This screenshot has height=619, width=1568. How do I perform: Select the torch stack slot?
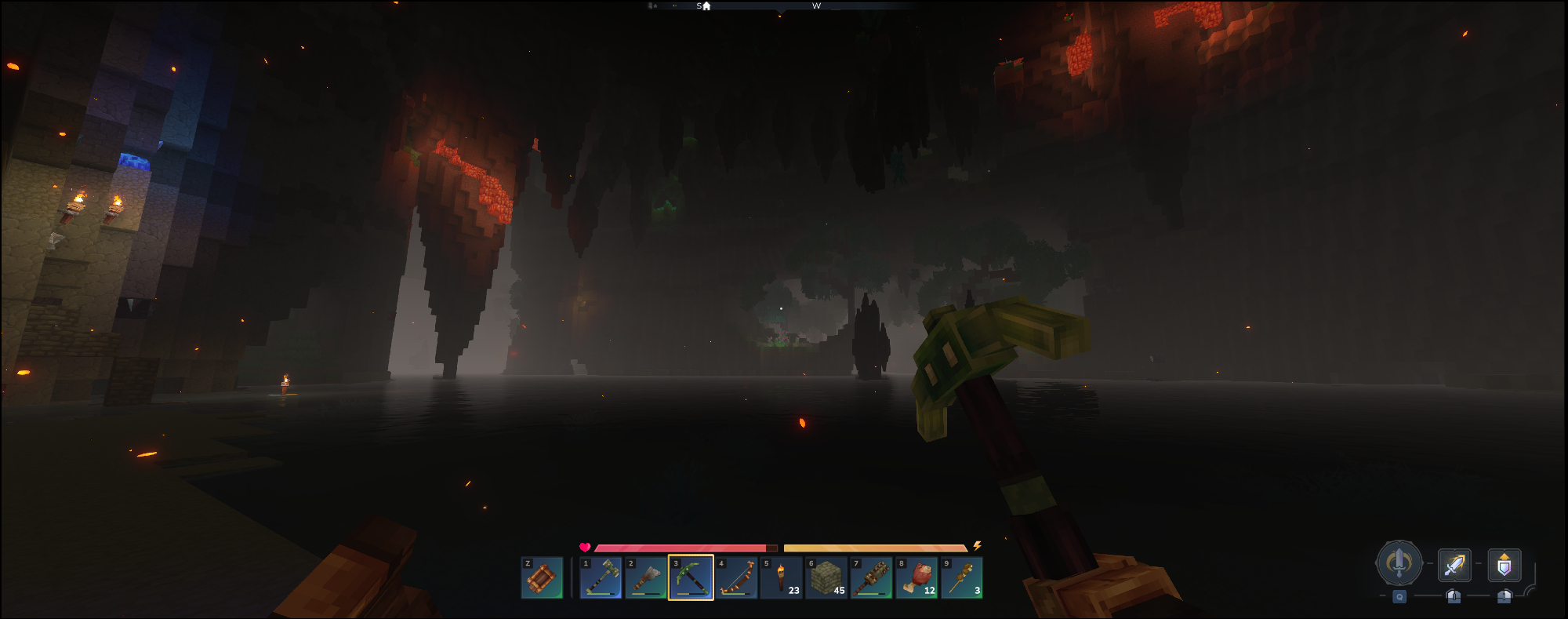click(782, 578)
